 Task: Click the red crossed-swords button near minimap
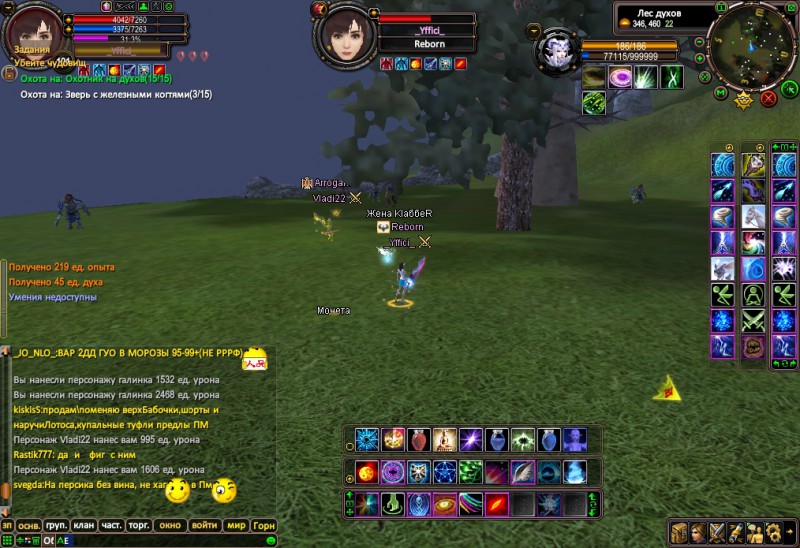point(768,98)
